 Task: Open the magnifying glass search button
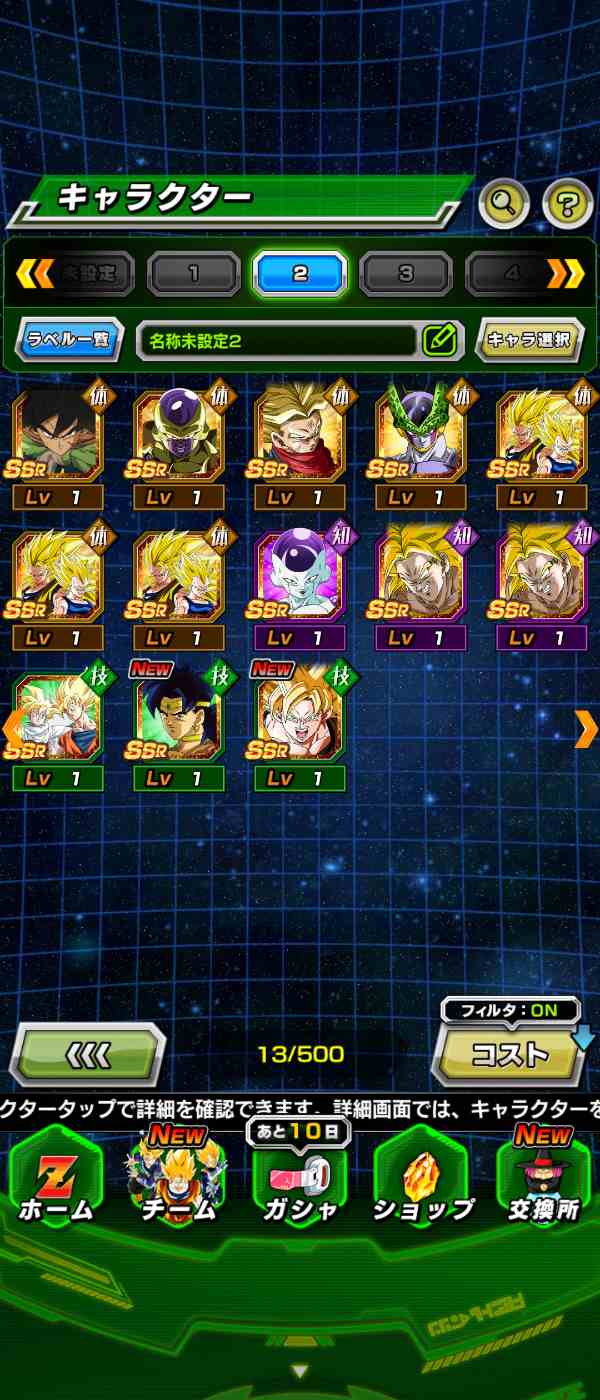pos(504,204)
